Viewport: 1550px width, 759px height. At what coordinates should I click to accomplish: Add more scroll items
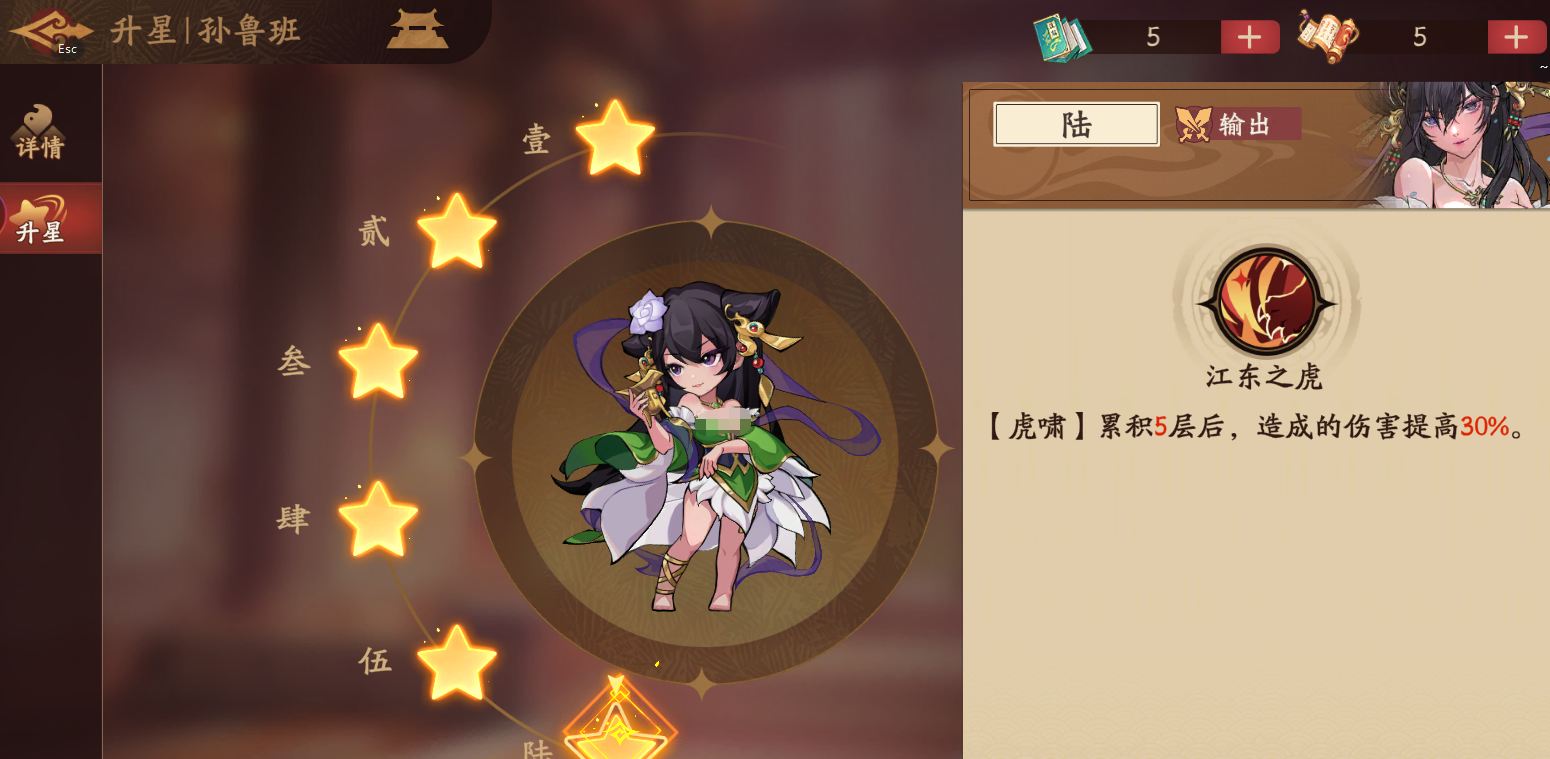pos(1516,37)
